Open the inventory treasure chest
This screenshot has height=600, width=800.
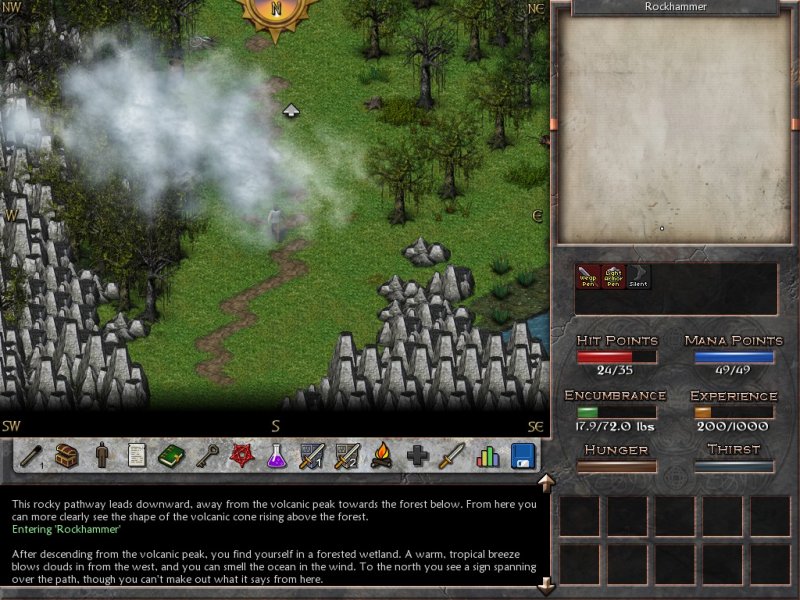[x=67, y=456]
